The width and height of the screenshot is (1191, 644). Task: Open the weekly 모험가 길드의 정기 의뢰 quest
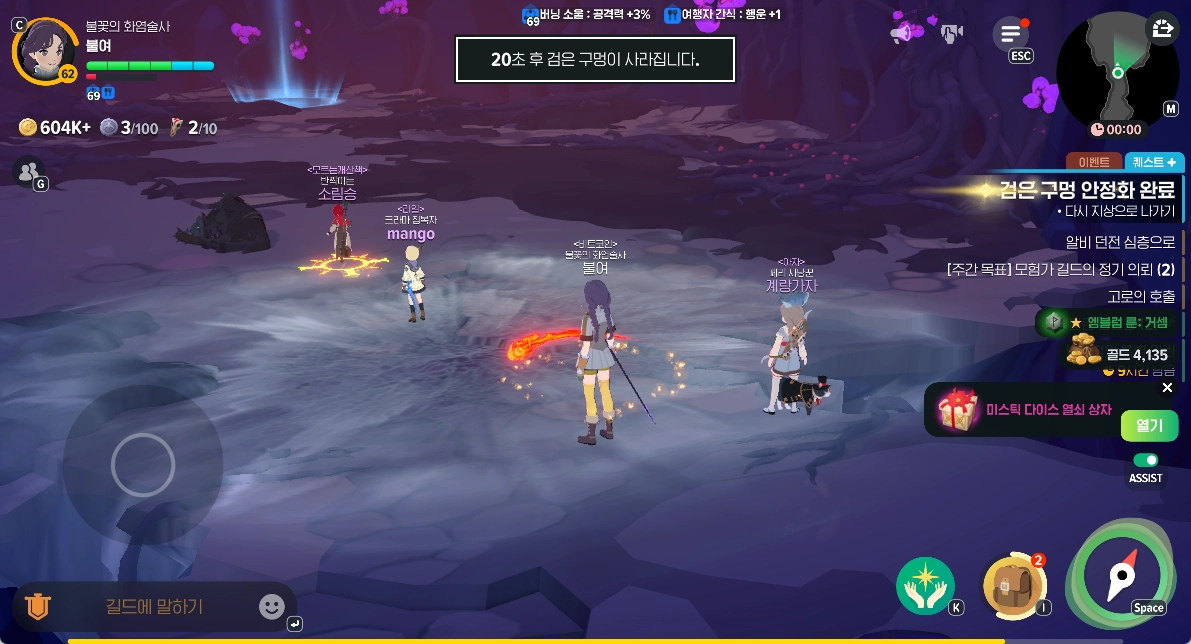(x=1060, y=269)
